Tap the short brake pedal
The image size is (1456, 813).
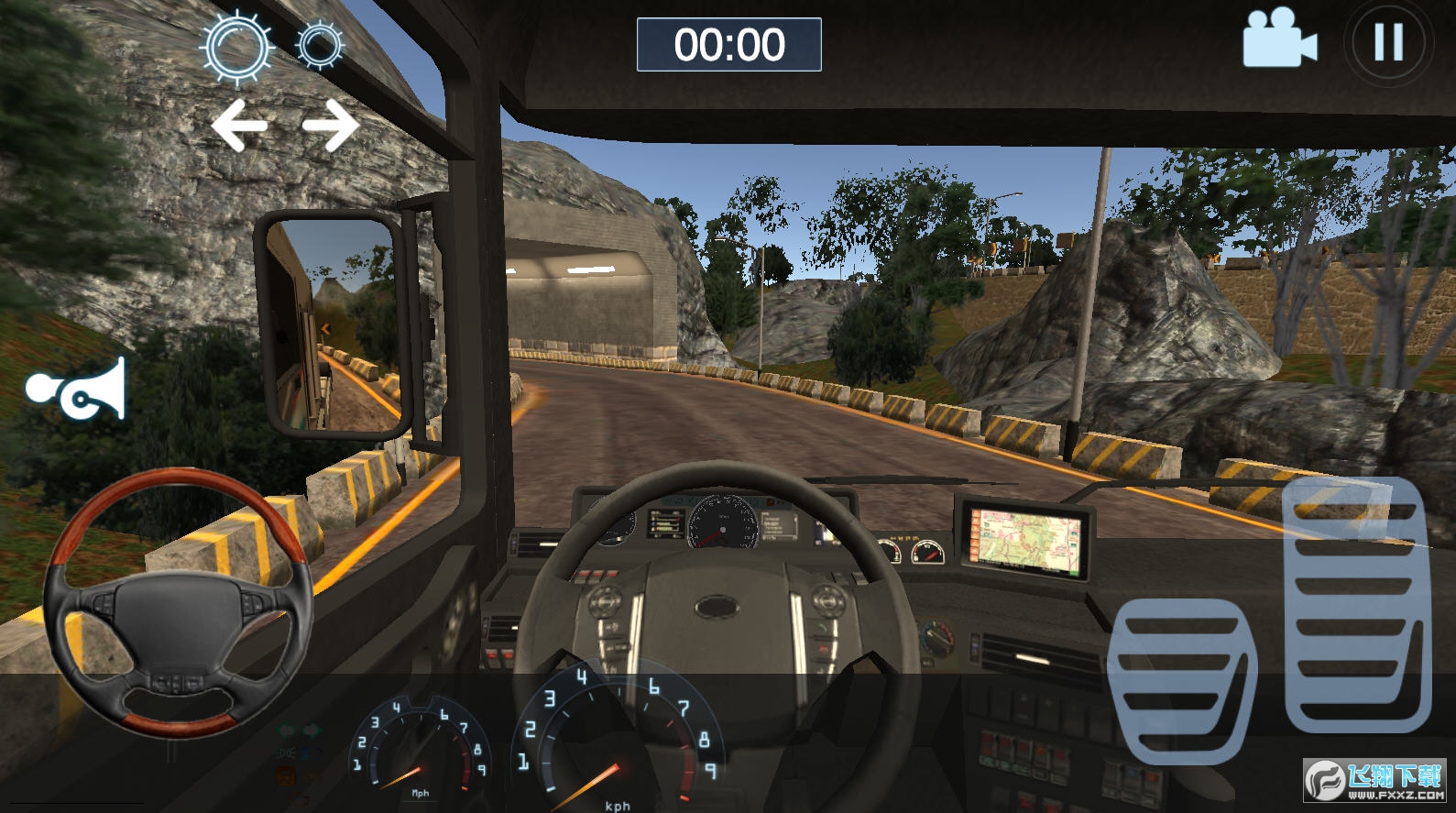click(x=1182, y=678)
